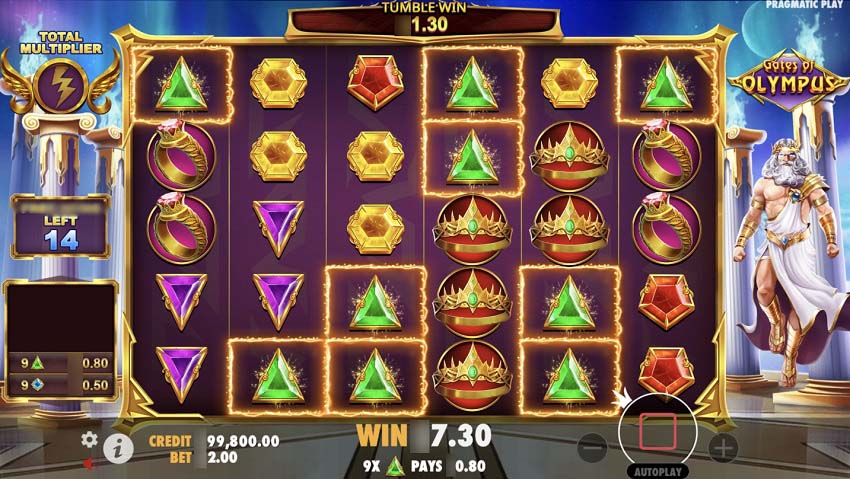The image size is (850, 479).
Task: Open the Autoplay options
Action: click(657, 470)
